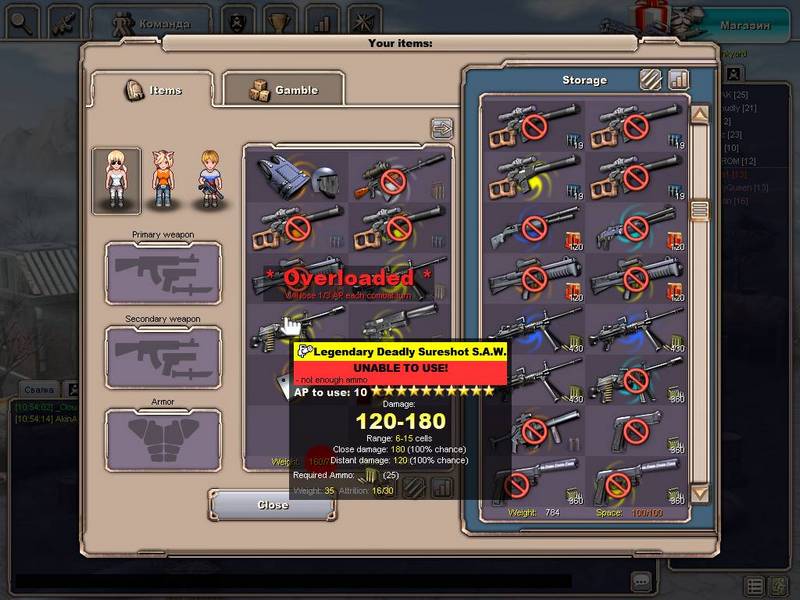Viewport: 800px width, 600px height.
Task: Toggle the striped storage filter button
Action: 651,79
